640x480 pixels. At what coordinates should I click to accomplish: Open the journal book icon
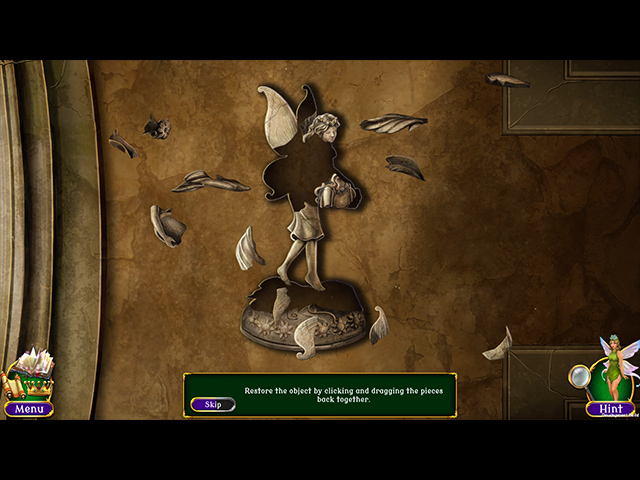(30, 372)
